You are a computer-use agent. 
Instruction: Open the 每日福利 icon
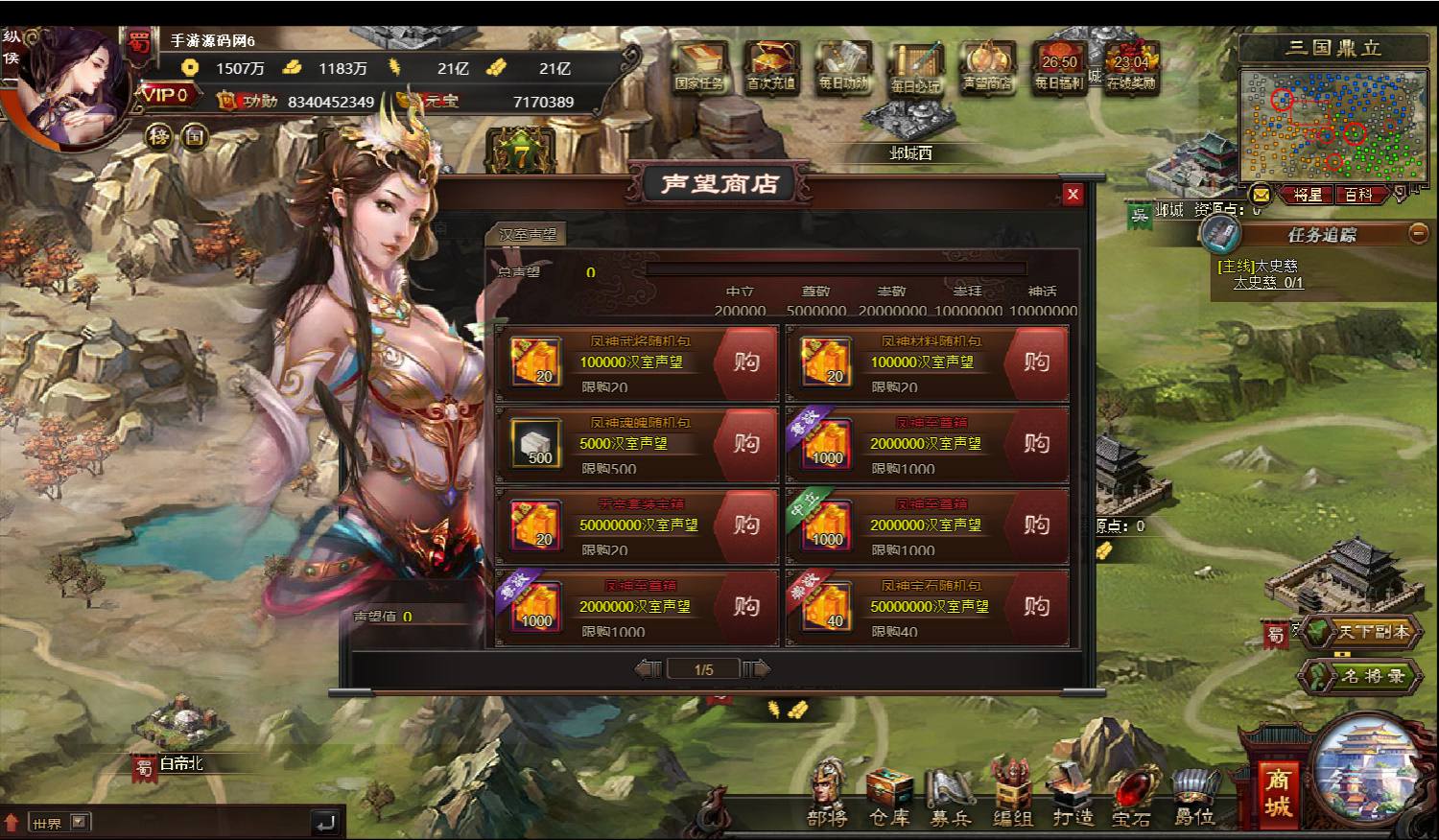[x=1059, y=68]
